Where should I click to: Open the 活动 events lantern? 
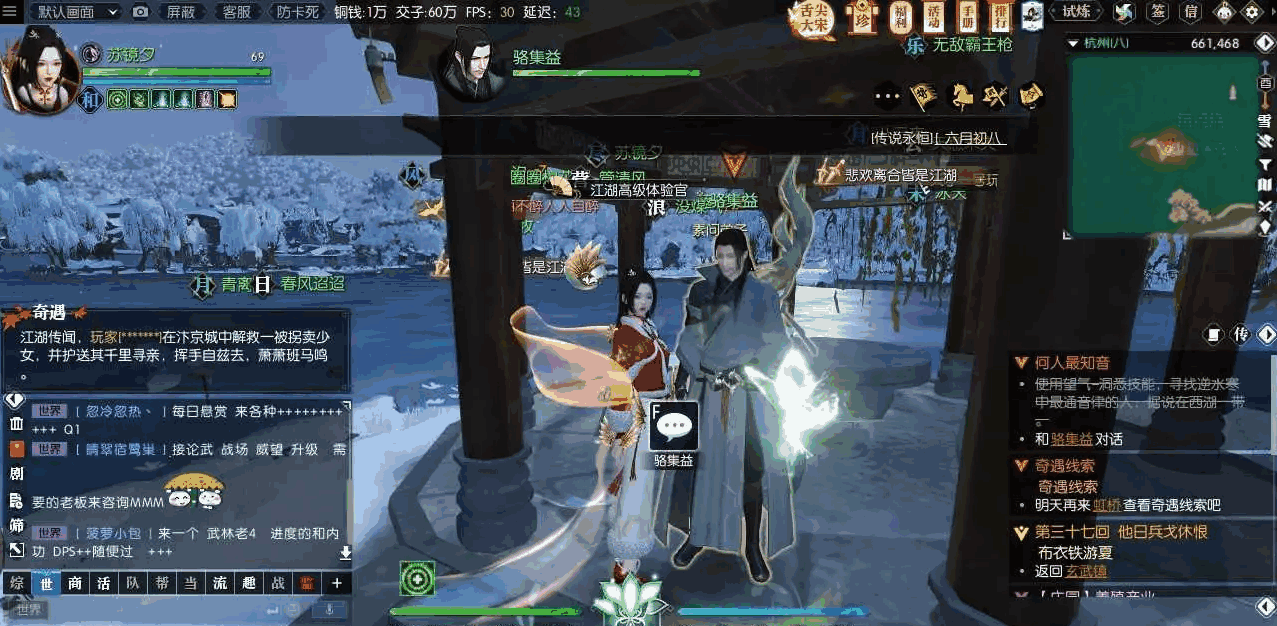click(934, 16)
